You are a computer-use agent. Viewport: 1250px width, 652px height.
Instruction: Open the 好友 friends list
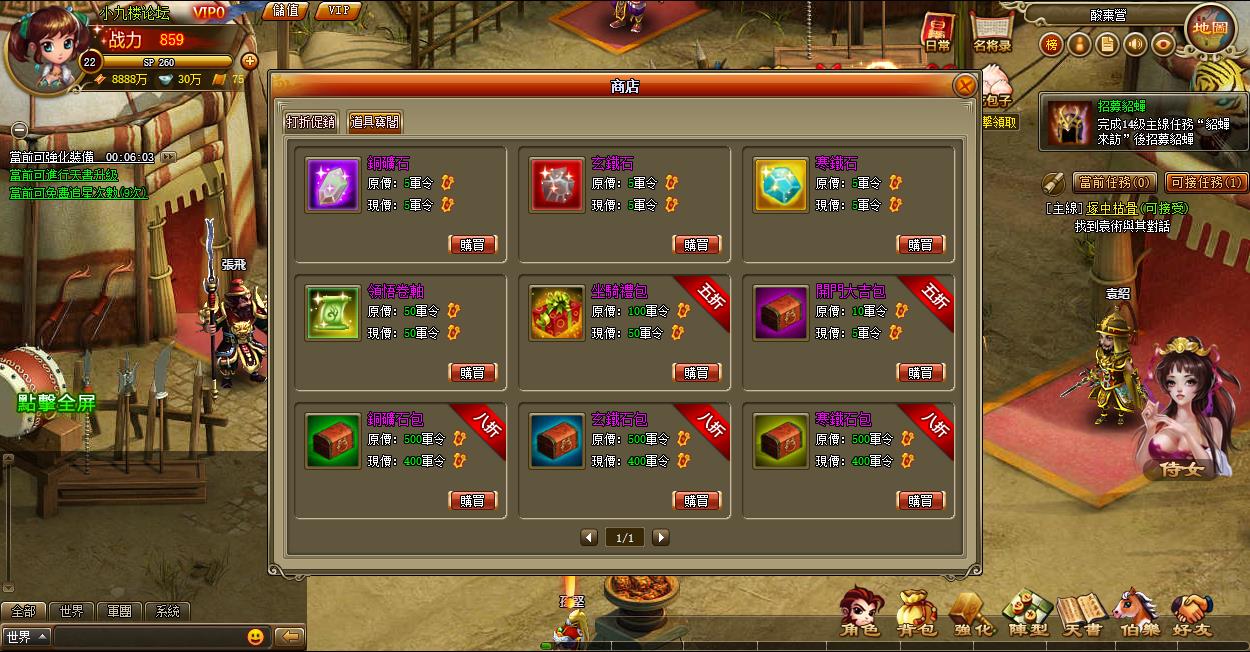(x=1192, y=614)
